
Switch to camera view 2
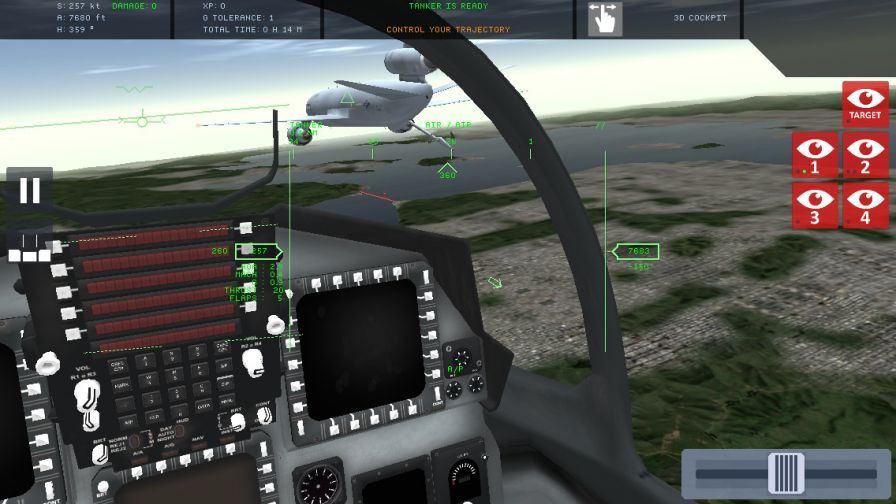pos(865,156)
